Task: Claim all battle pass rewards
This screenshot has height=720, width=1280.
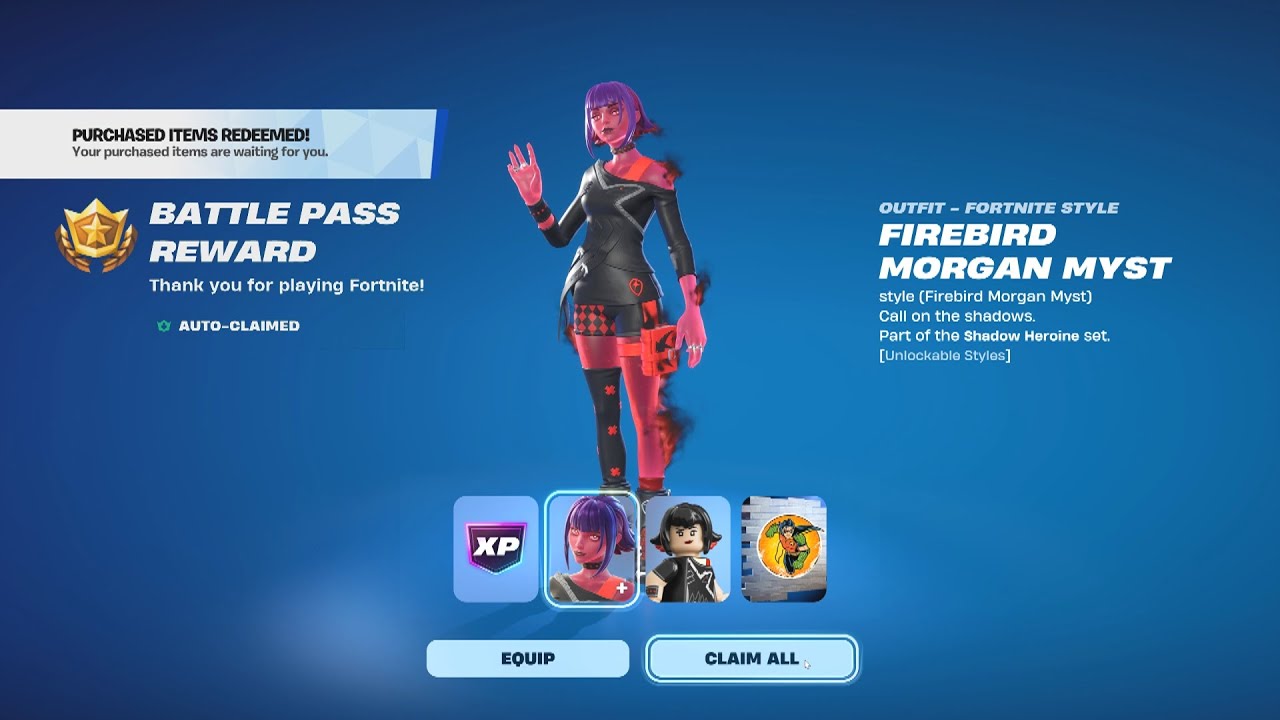Action: pos(751,659)
